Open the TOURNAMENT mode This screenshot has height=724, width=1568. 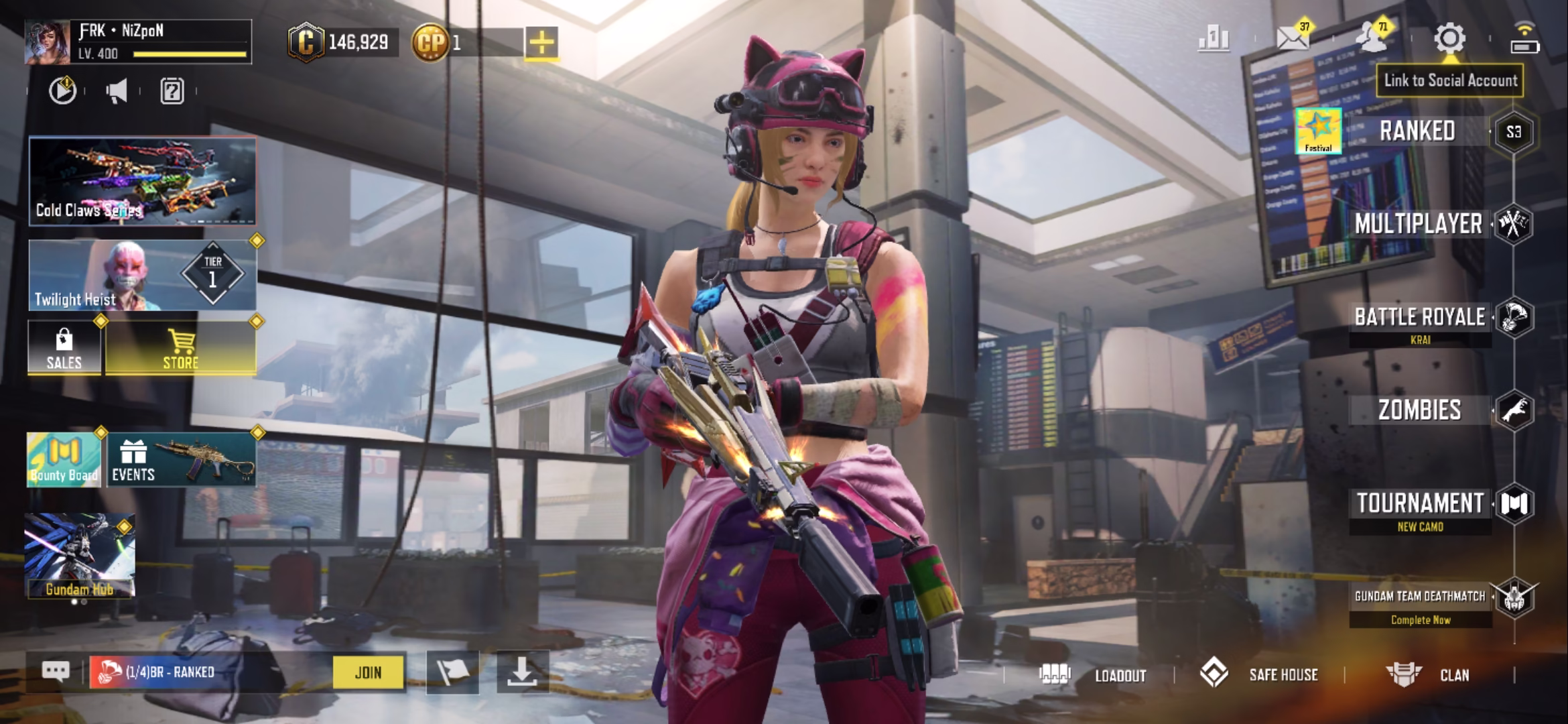1419,503
